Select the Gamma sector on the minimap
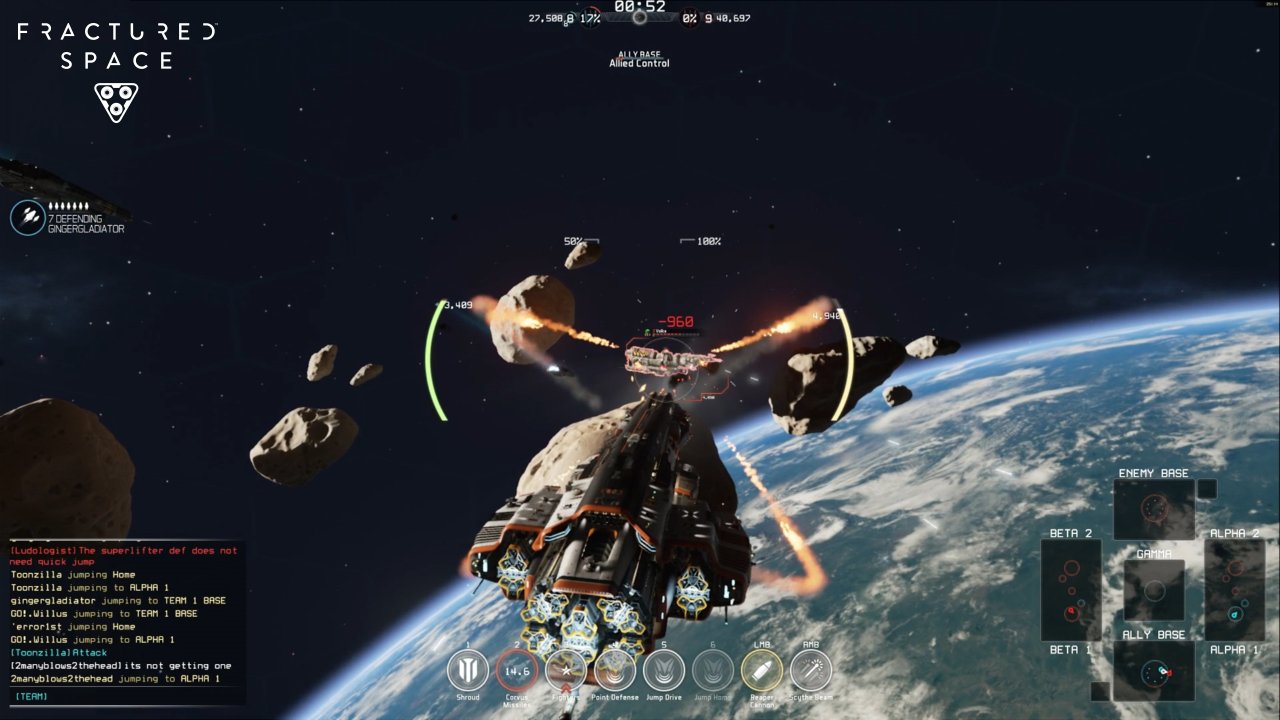The height and width of the screenshot is (720, 1280). point(1154,589)
